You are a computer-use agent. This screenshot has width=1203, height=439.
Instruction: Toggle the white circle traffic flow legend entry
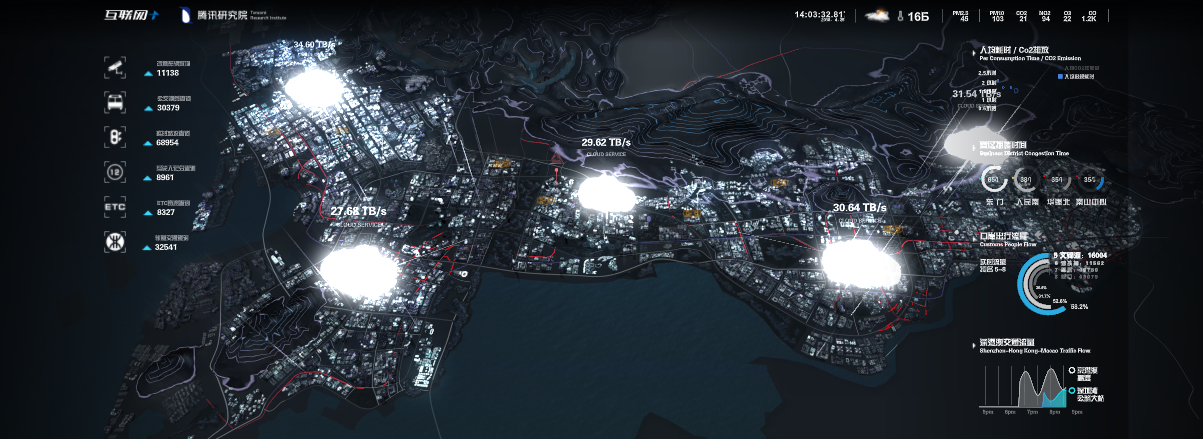point(1072,370)
